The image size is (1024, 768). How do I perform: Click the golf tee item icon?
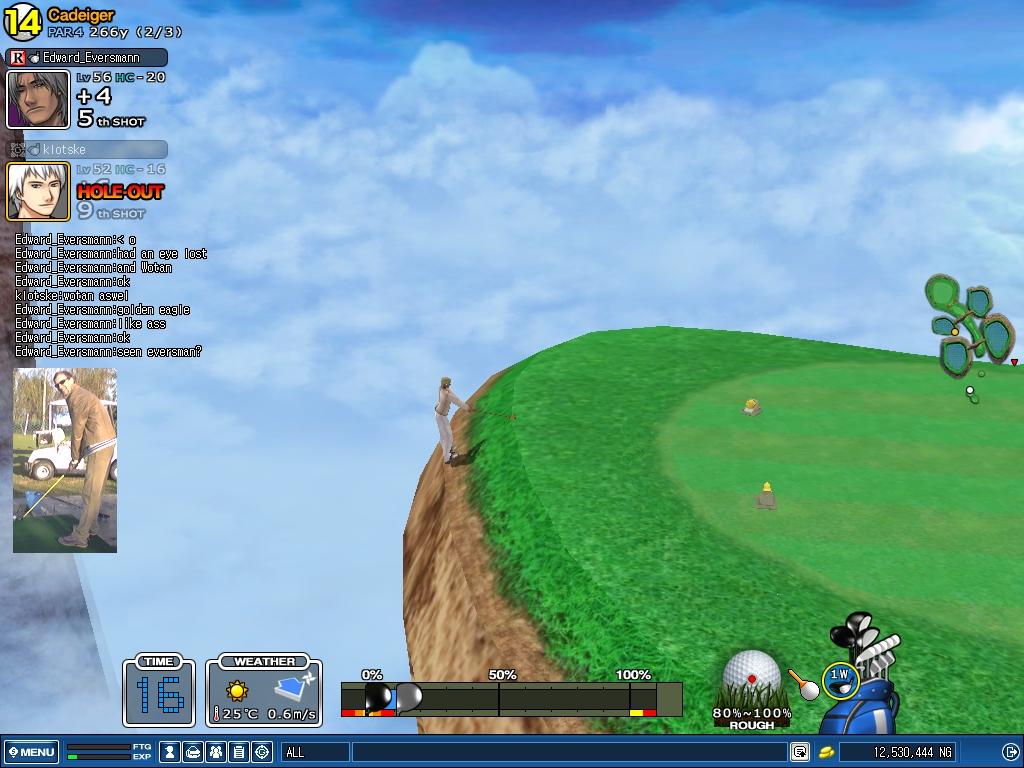[x=803, y=683]
